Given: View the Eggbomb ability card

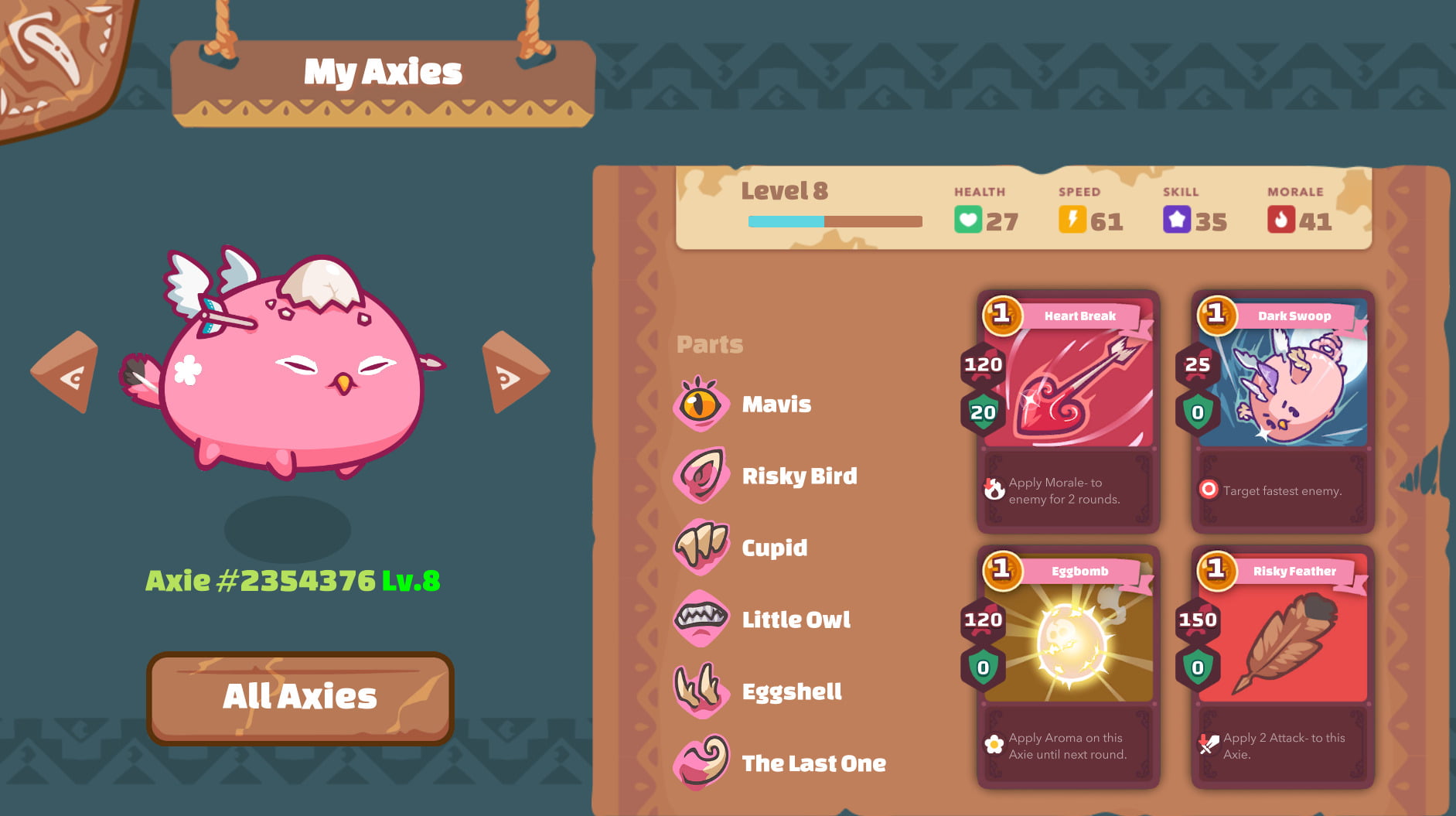Looking at the screenshot, I should (1068, 667).
